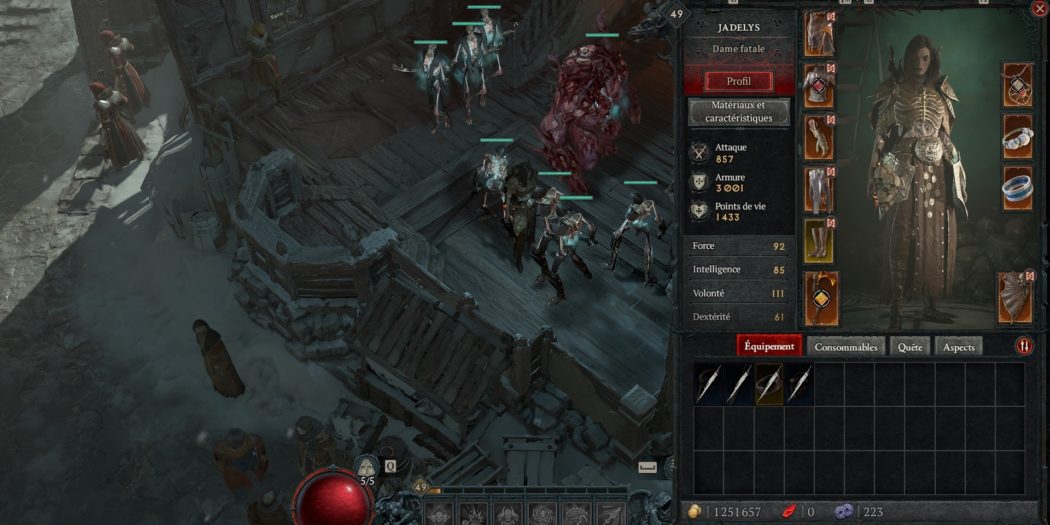Sort inventory with the arrows button

(x=1024, y=346)
